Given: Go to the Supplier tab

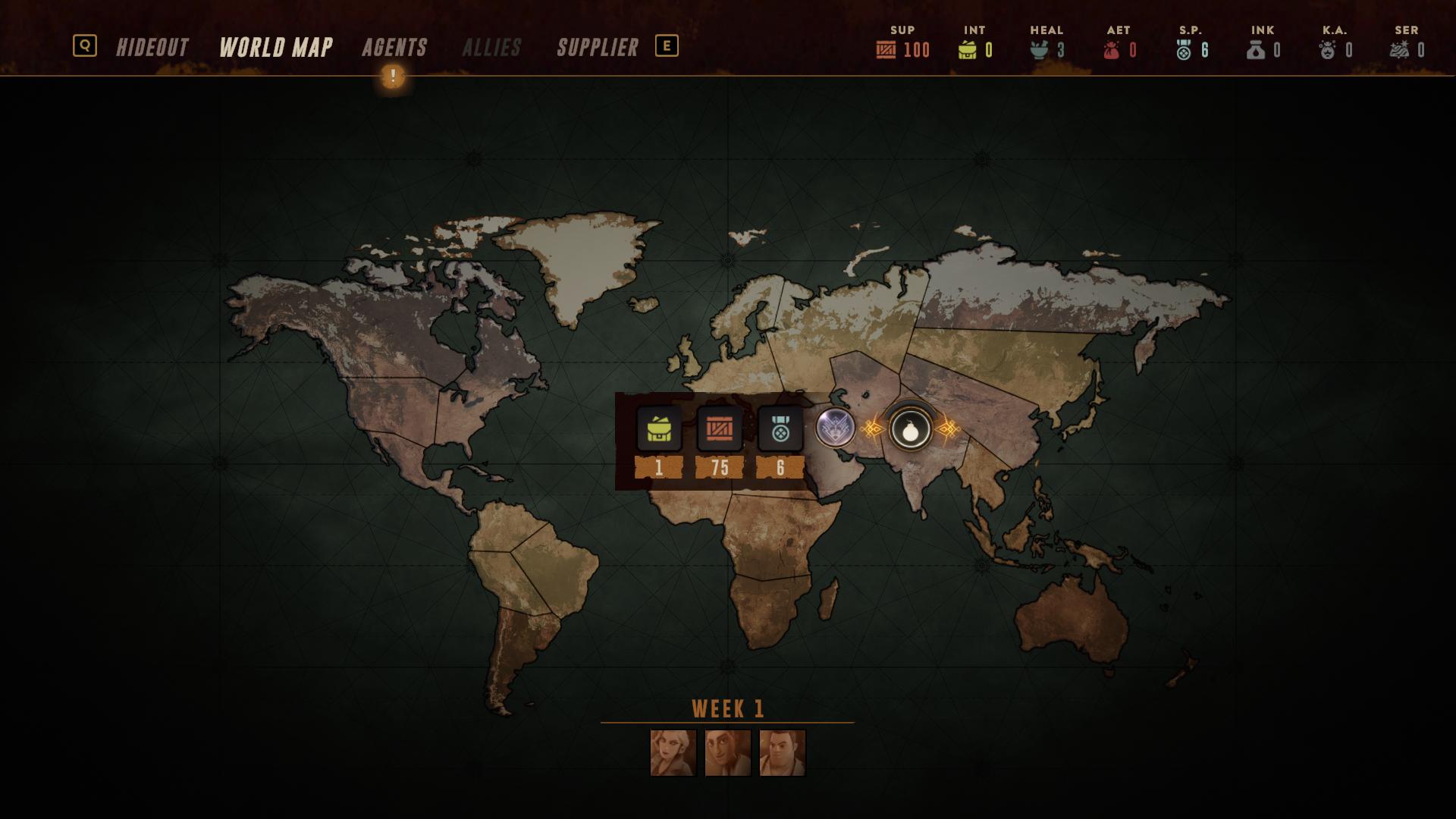Looking at the screenshot, I should tap(598, 48).
